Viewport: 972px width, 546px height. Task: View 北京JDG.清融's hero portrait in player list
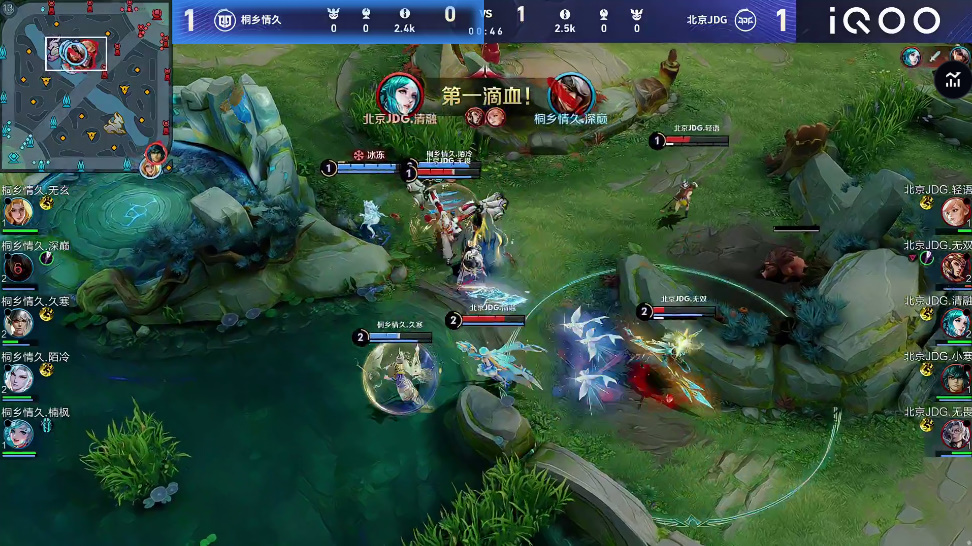(955, 323)
